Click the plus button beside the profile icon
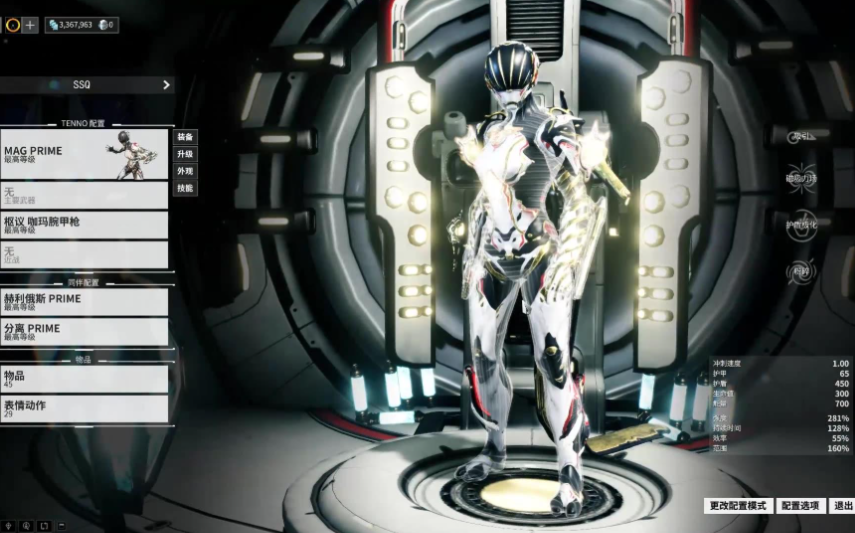855x533 pixels. (x=31, y=25)
